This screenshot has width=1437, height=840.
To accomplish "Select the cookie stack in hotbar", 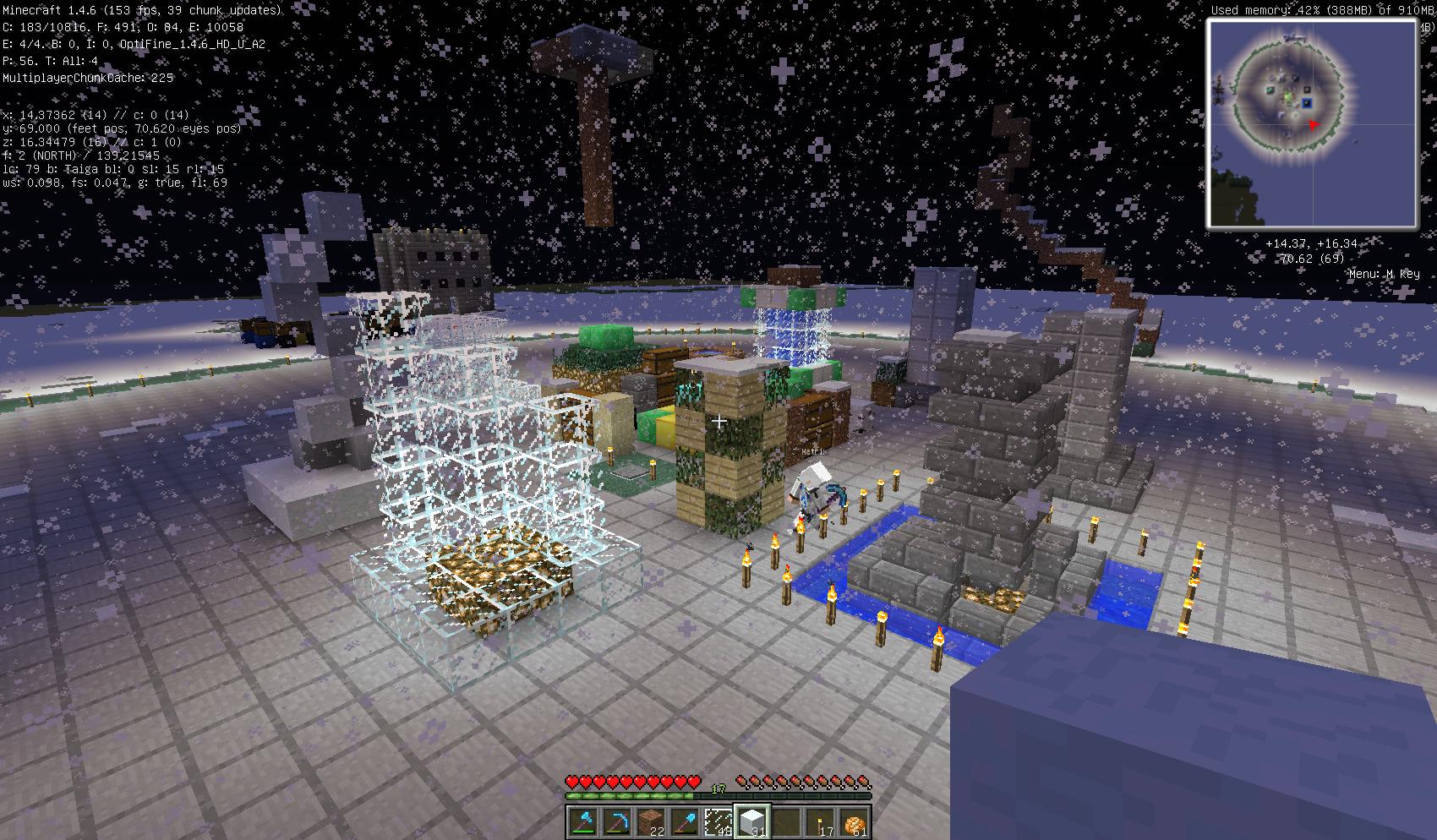I will click(853, 821).
